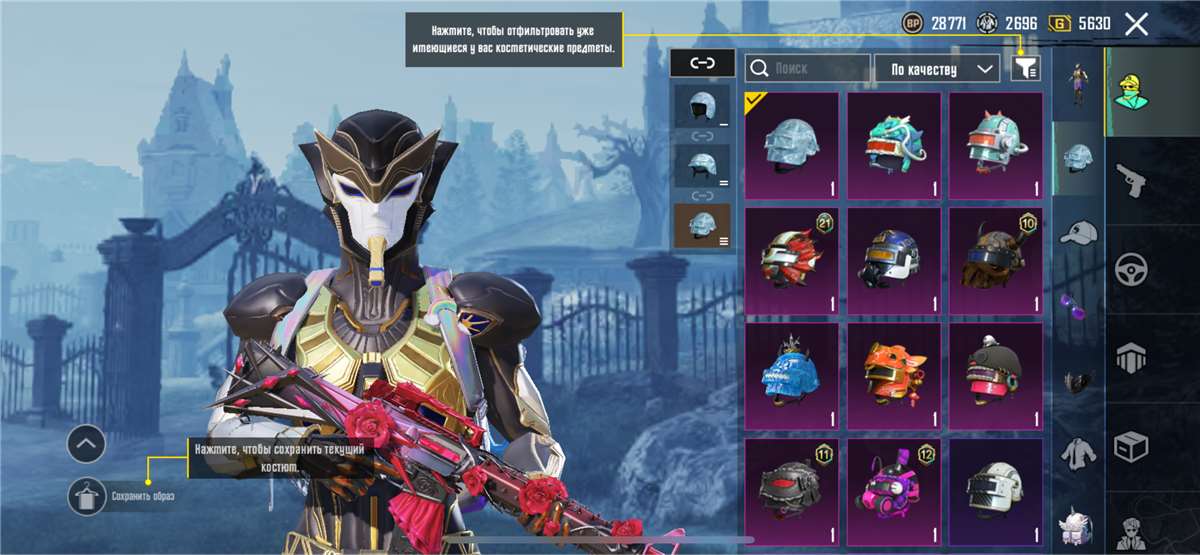The image size is (1200, 555).
Task: Click the Поиск search field
Action: click(x=808, y=68)
